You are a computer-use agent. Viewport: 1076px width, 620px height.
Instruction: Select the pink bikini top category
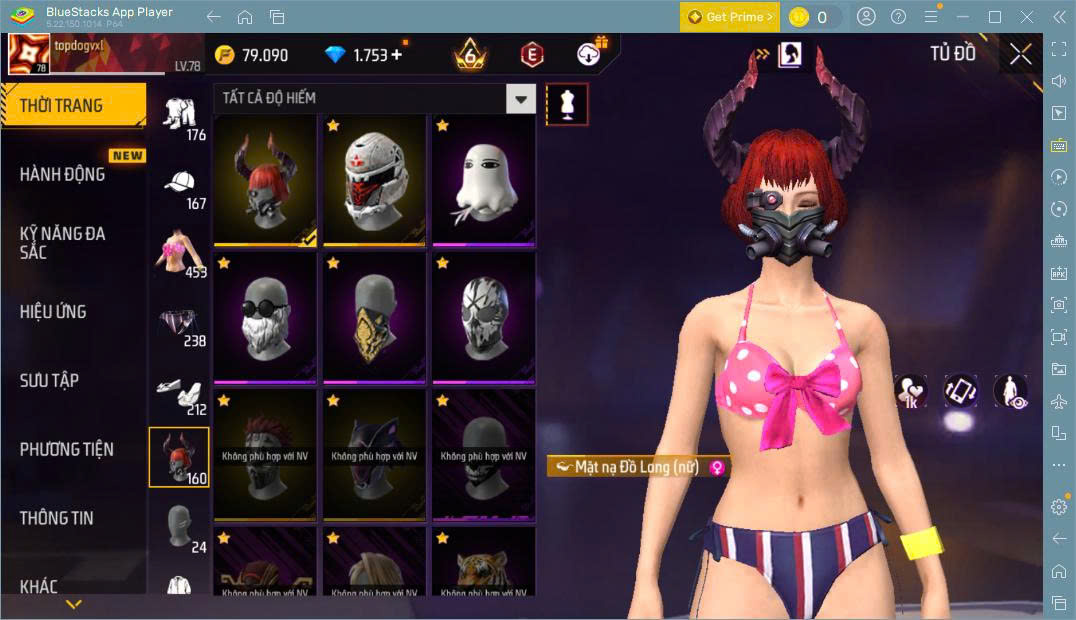pyautogui.click(x=180, y=255)
